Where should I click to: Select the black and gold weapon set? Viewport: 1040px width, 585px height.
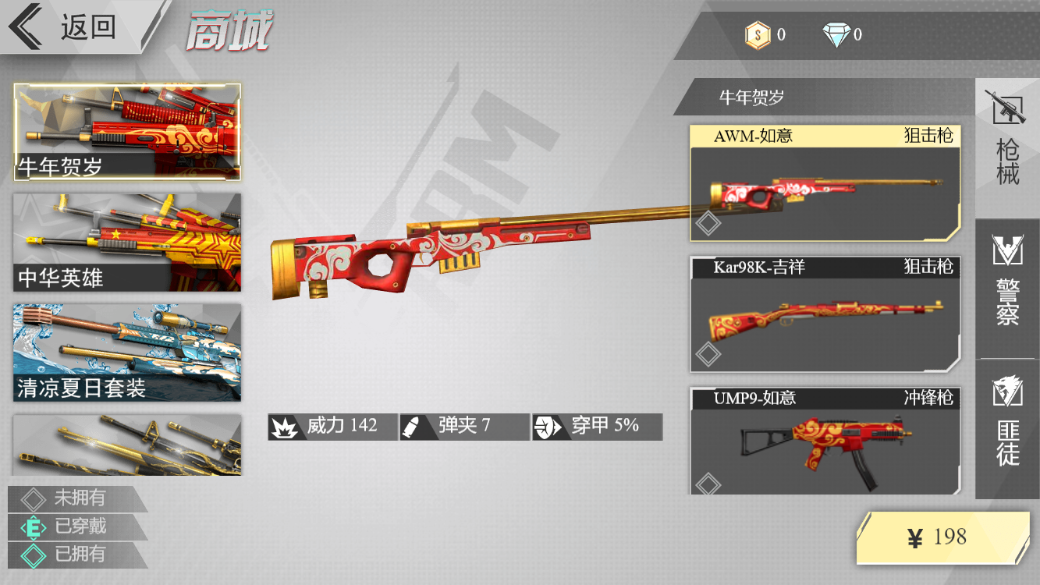click(x=127, y=445)
